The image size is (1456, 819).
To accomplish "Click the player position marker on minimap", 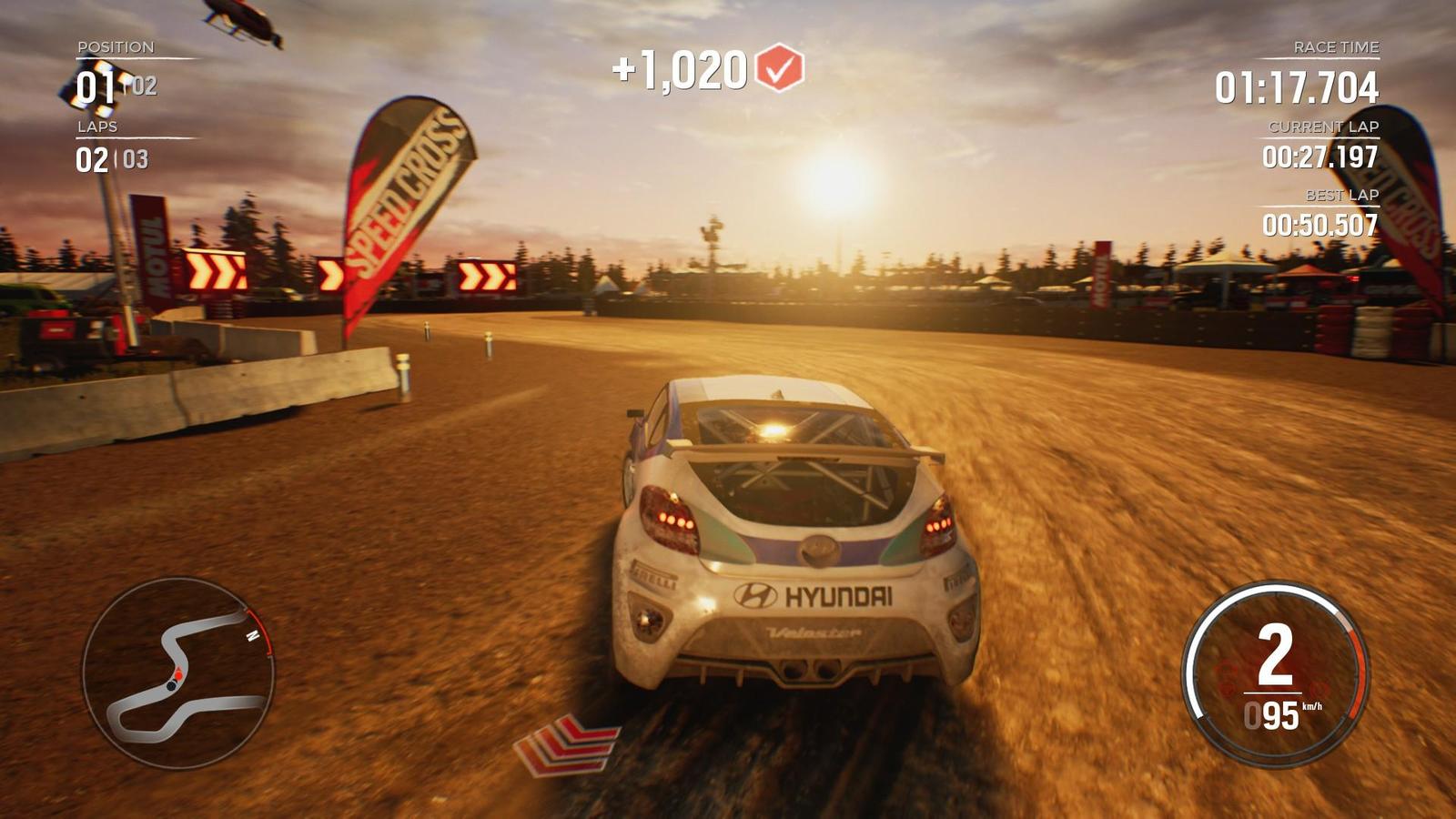I will click(179, 676).
